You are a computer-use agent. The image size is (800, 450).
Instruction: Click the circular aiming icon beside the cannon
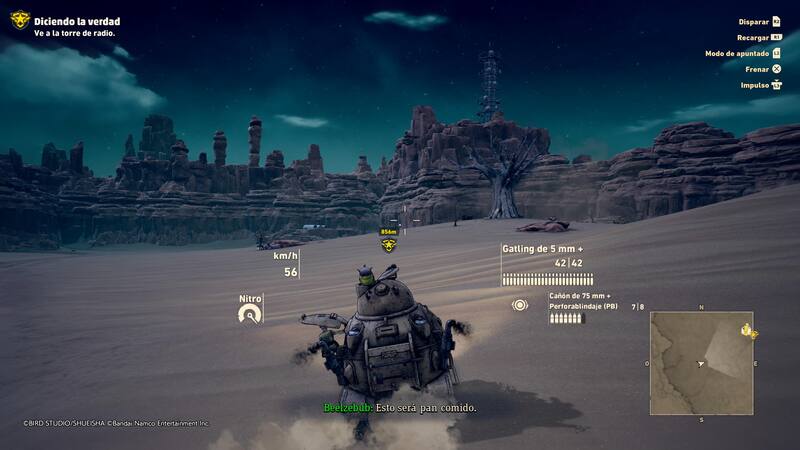[520, 305]
